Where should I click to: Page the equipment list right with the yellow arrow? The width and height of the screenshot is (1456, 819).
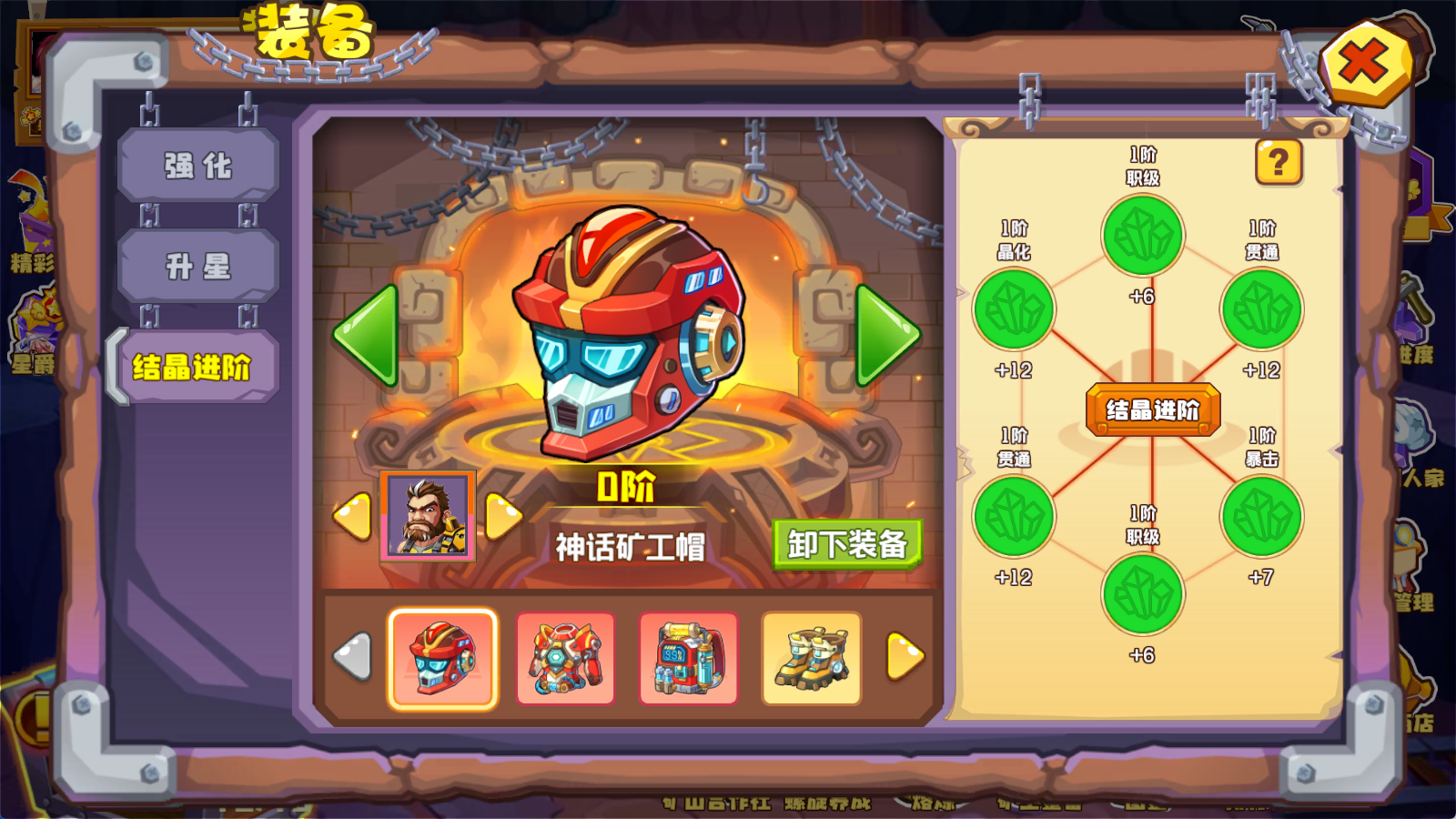click(x=905, y=656)
